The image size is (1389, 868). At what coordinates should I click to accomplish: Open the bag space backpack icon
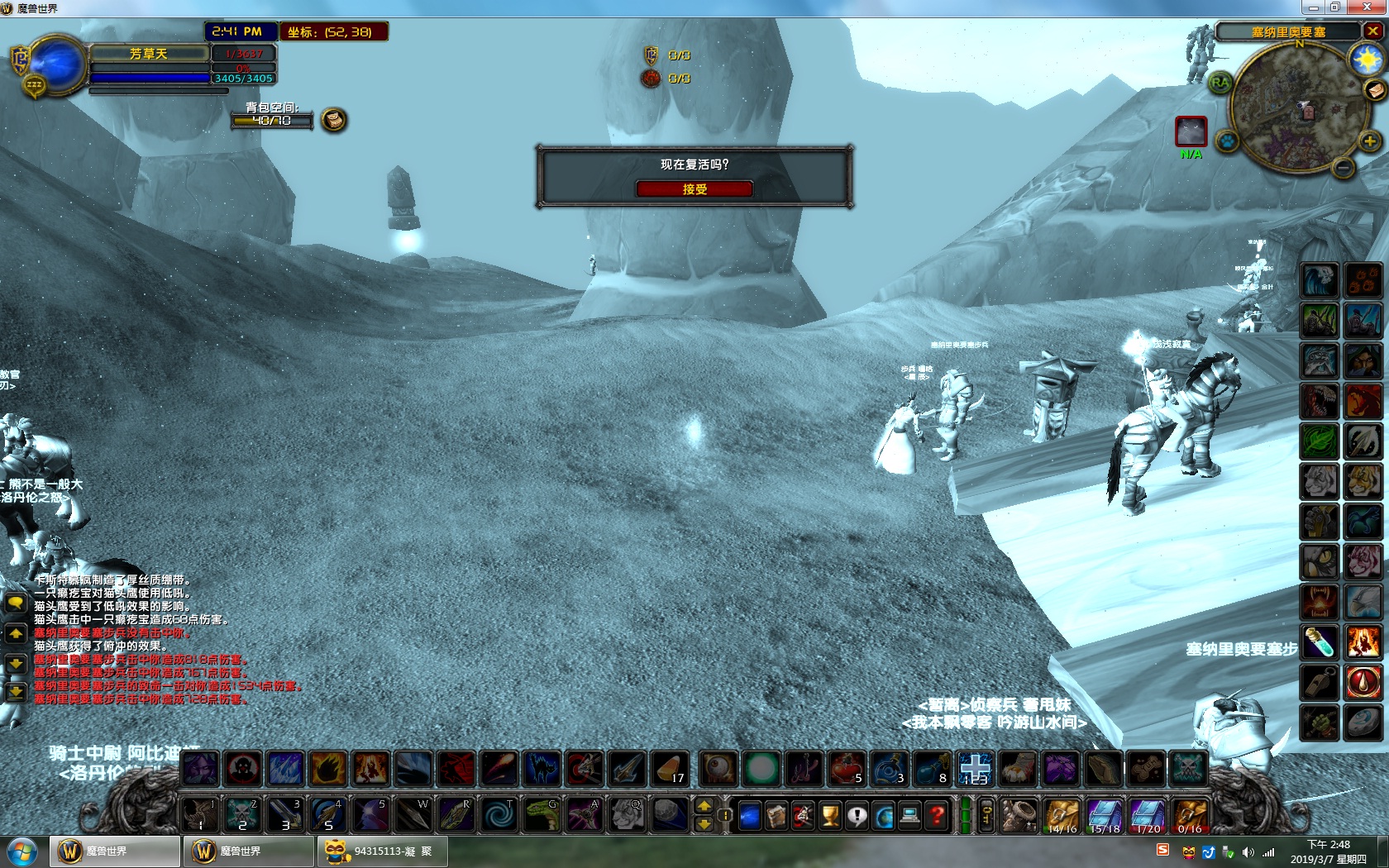tap(333, 121)
